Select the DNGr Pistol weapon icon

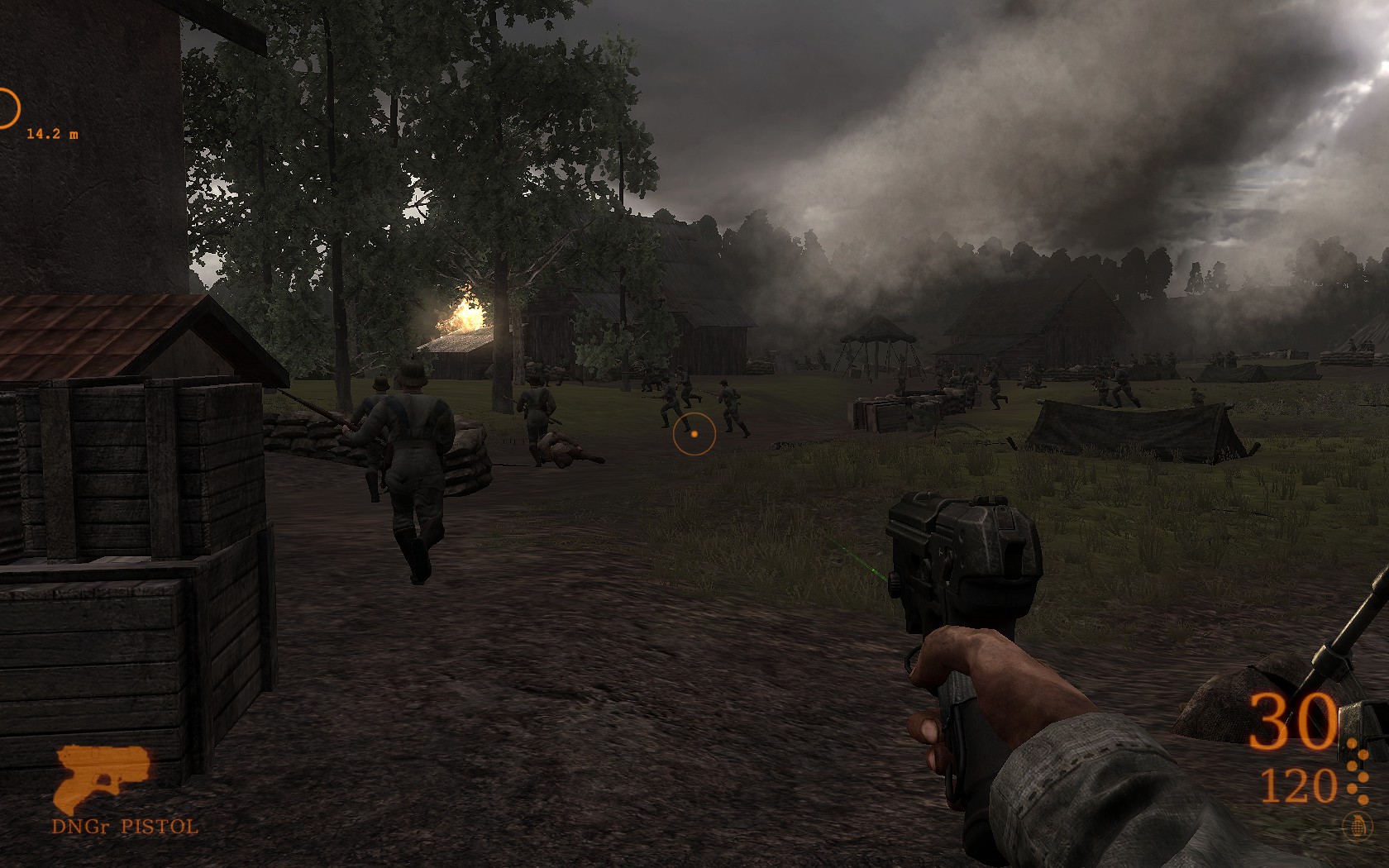(x=101, y=779)
